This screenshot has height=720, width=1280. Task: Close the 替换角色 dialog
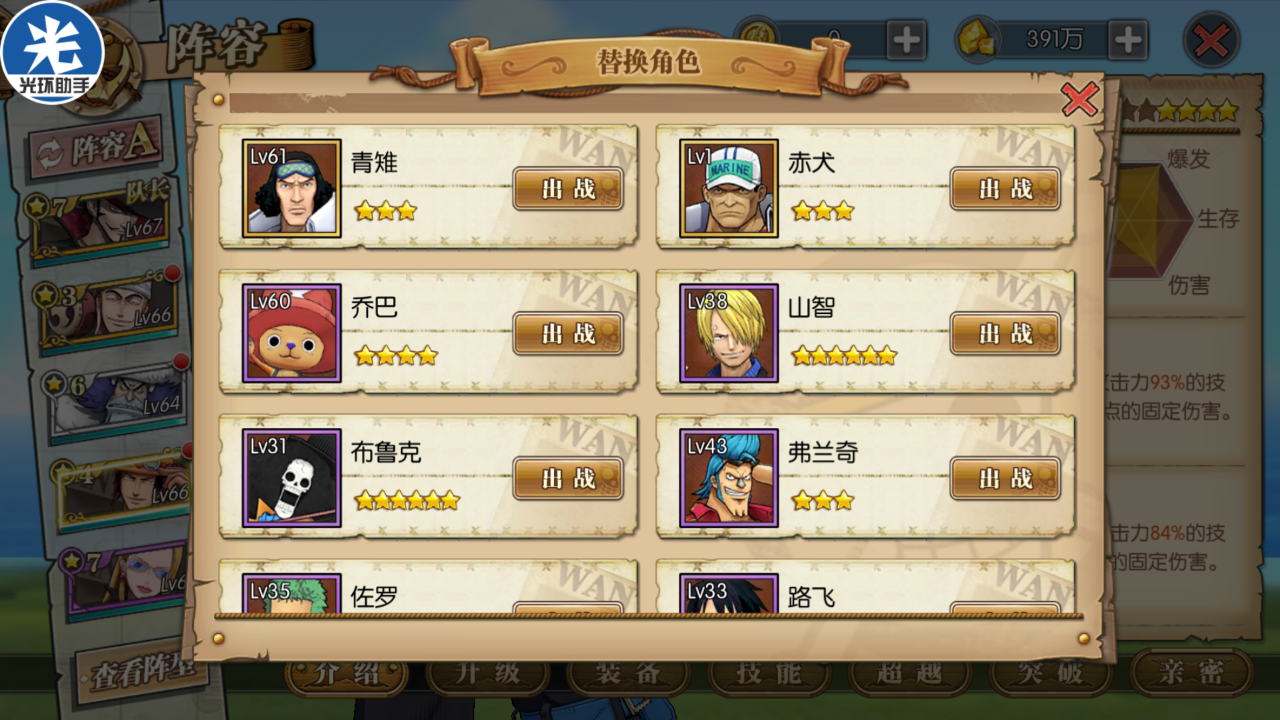[x=1079, y=99]
